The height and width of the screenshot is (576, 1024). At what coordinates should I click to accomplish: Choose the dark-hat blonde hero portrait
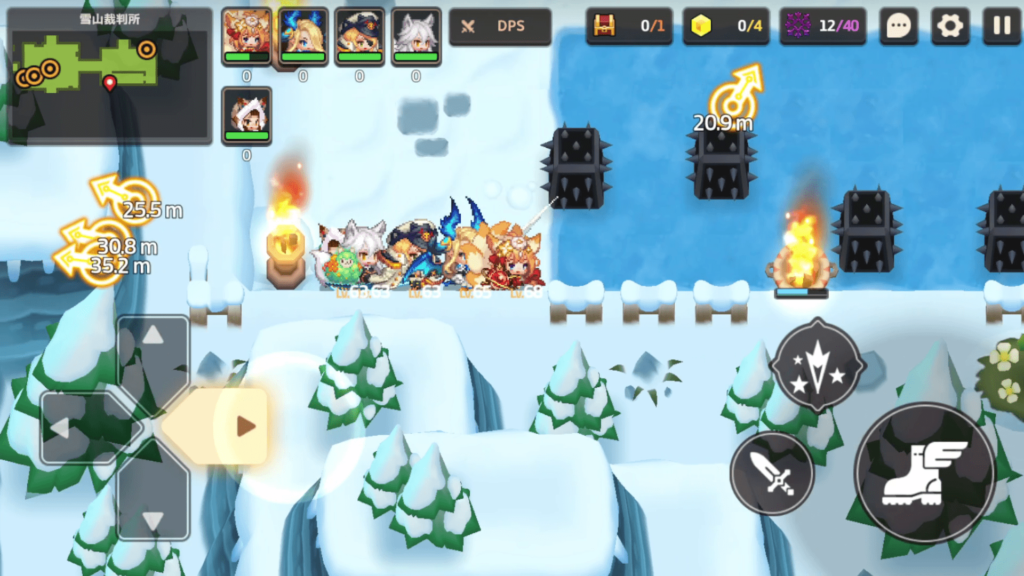(x=359, y=36)
